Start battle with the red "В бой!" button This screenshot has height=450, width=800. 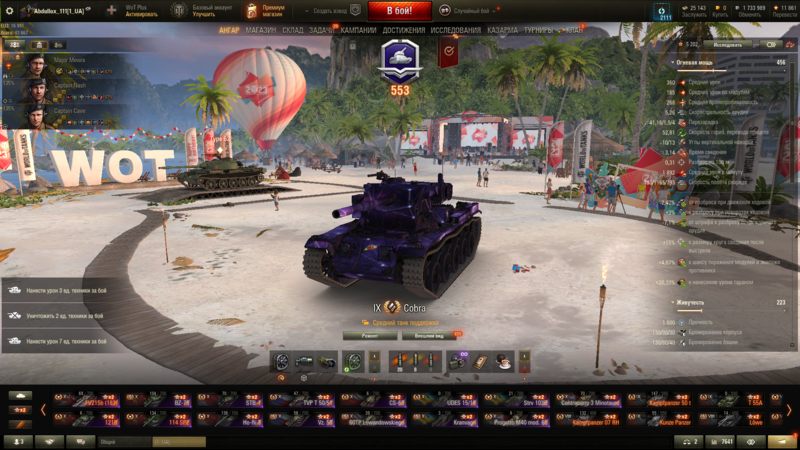[399, 11]
